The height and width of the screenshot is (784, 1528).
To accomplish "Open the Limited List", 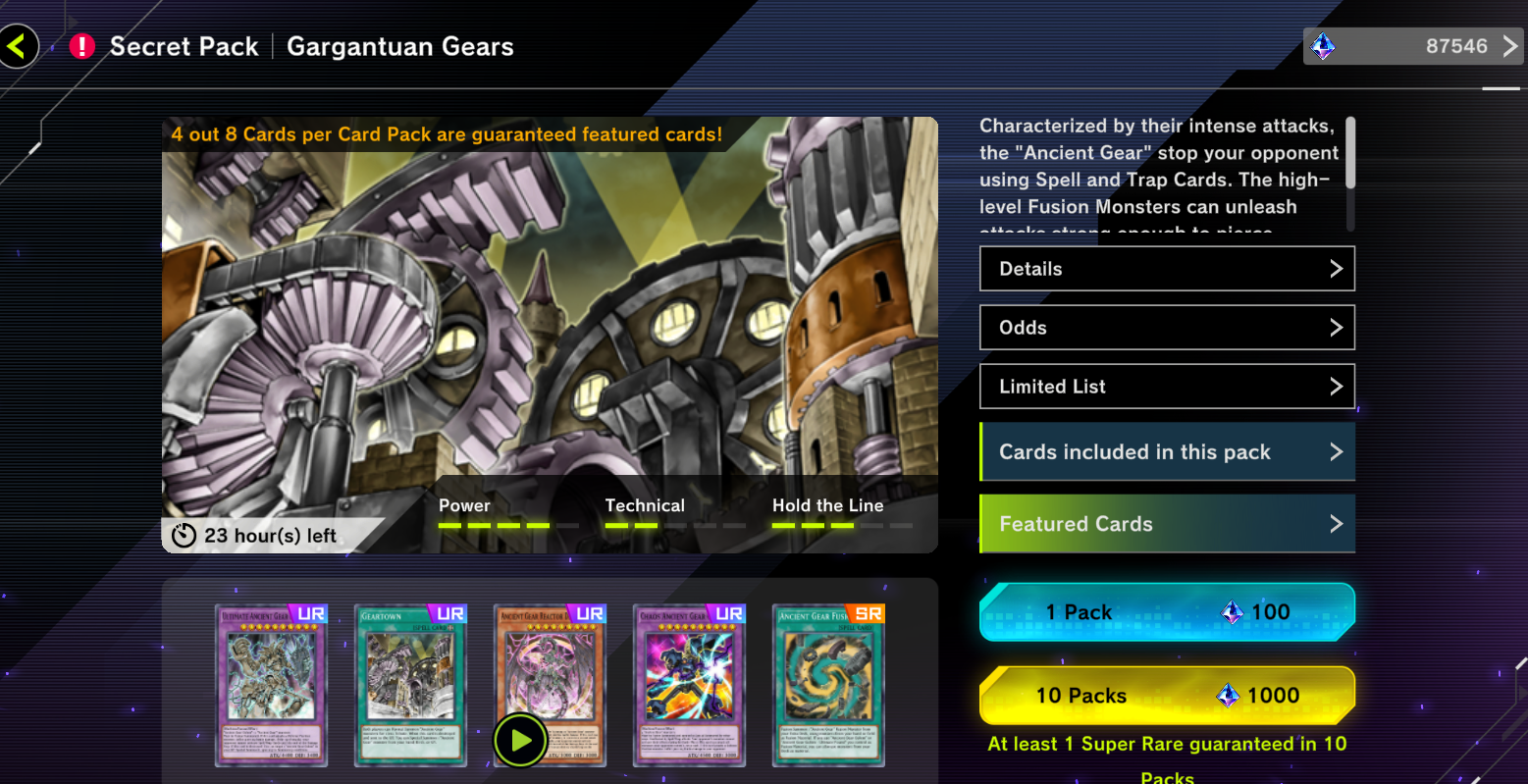I will click(1166, 386).
